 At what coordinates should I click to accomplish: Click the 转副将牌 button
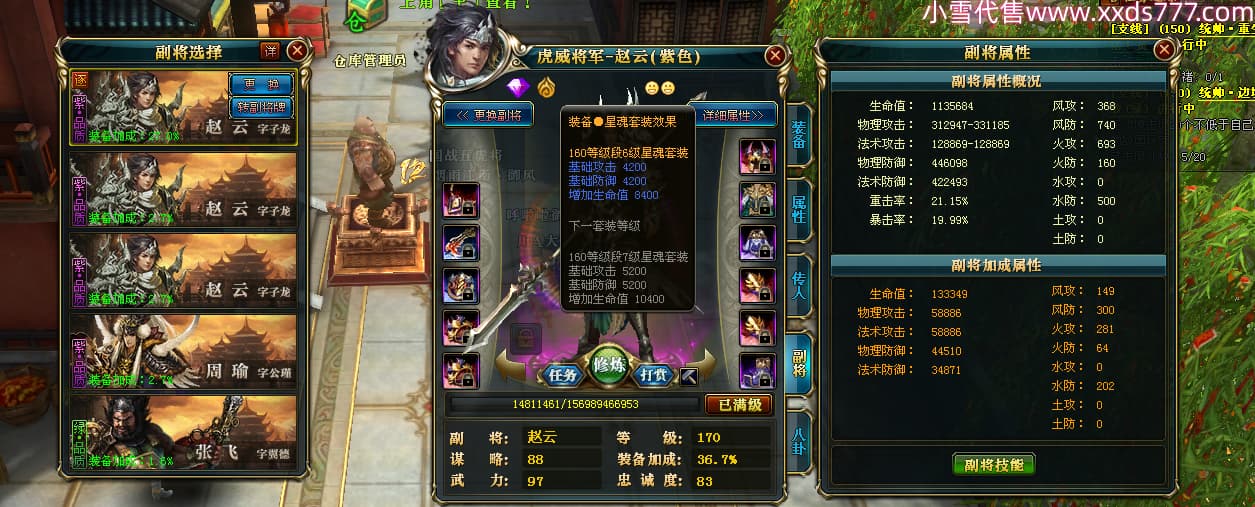(x=260, y=107)
